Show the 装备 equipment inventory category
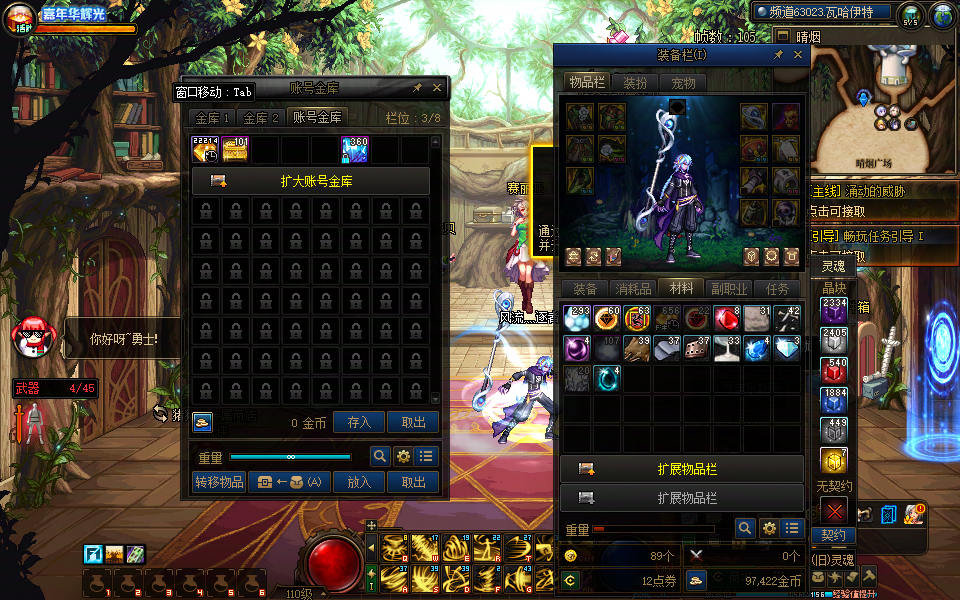 (585, 289)
